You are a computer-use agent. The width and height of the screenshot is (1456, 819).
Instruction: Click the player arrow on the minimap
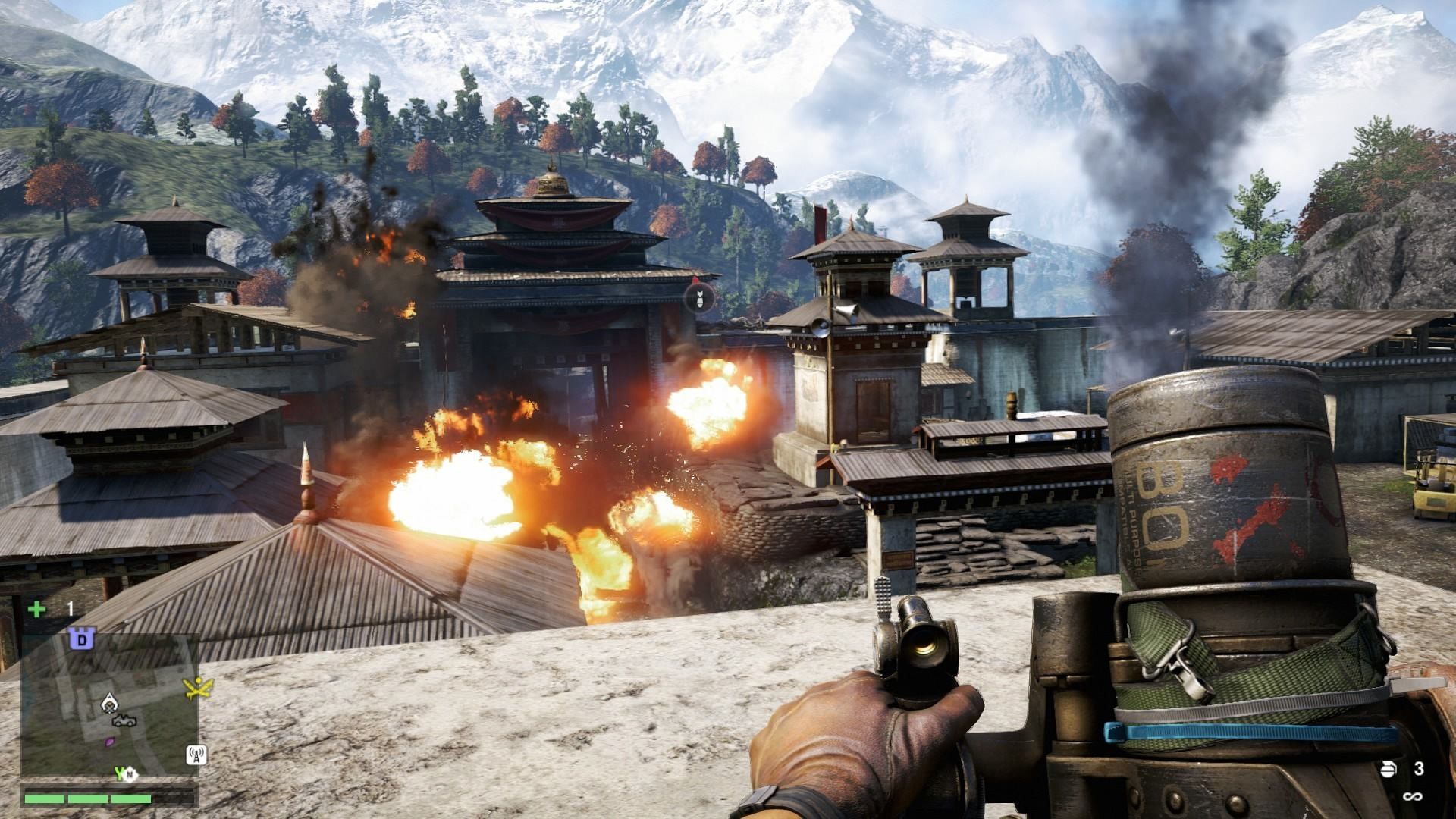(x=111, y=703)
